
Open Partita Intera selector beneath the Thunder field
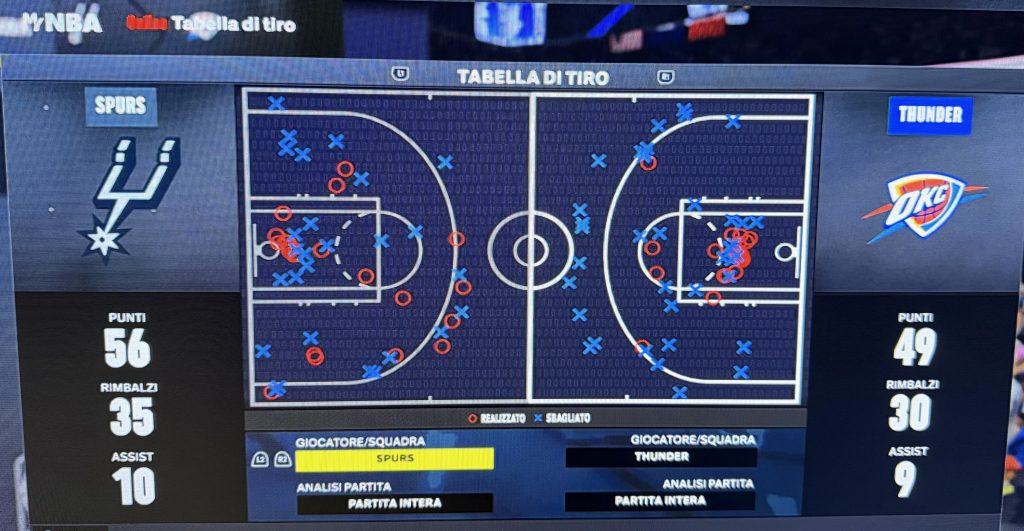[661, 501]
